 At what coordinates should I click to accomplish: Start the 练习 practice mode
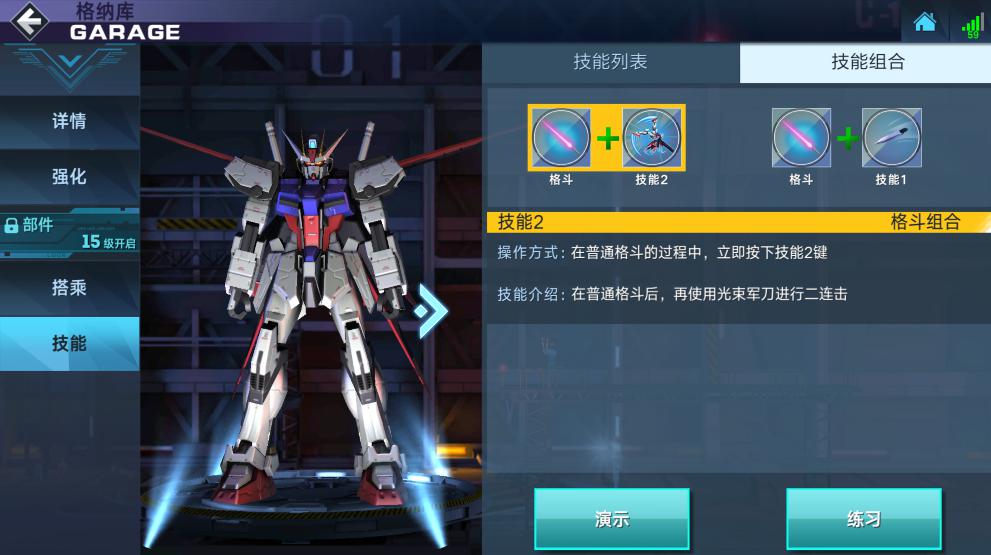click(x=863, y=519)
